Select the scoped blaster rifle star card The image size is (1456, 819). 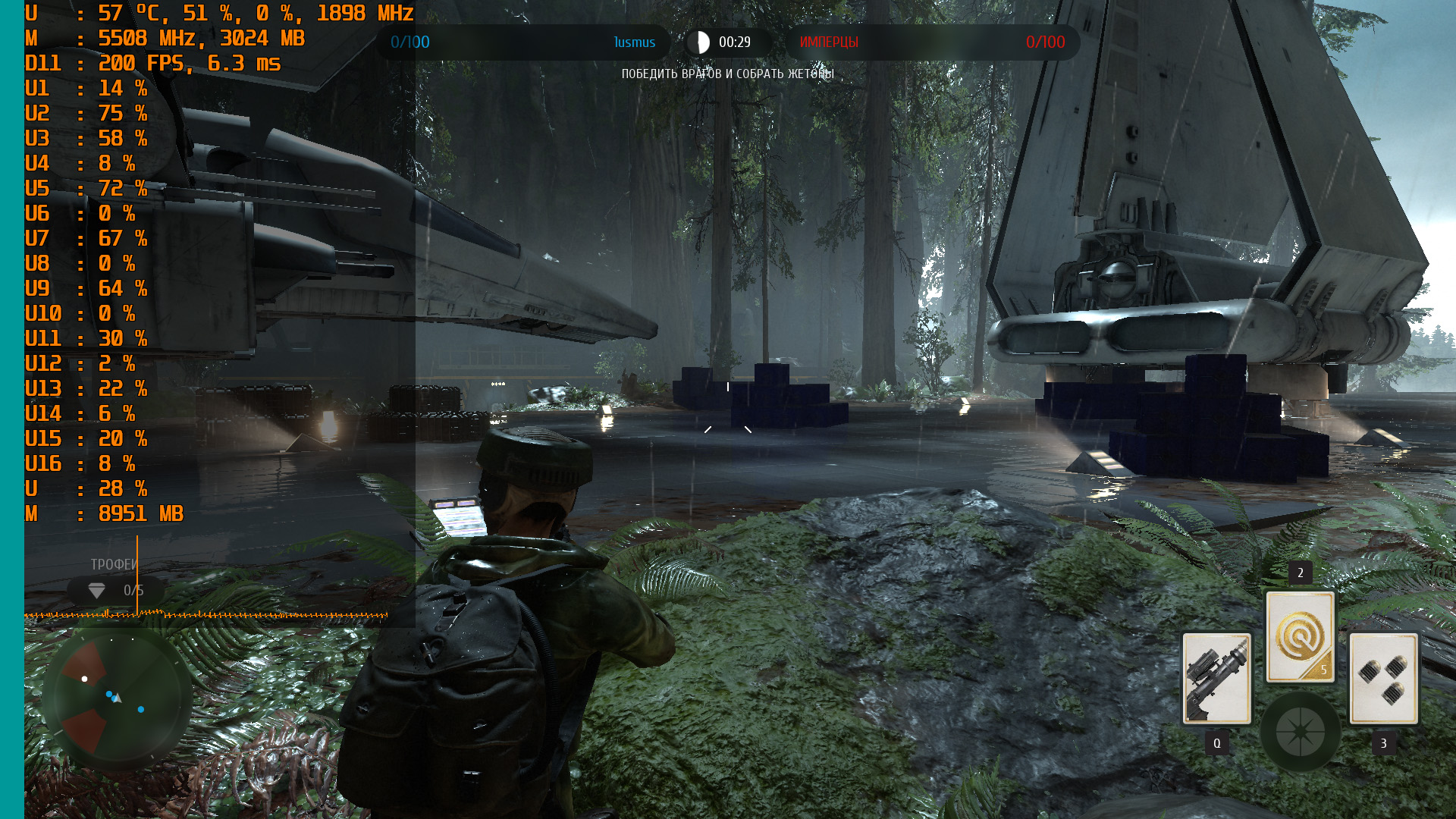(1217, 678)
